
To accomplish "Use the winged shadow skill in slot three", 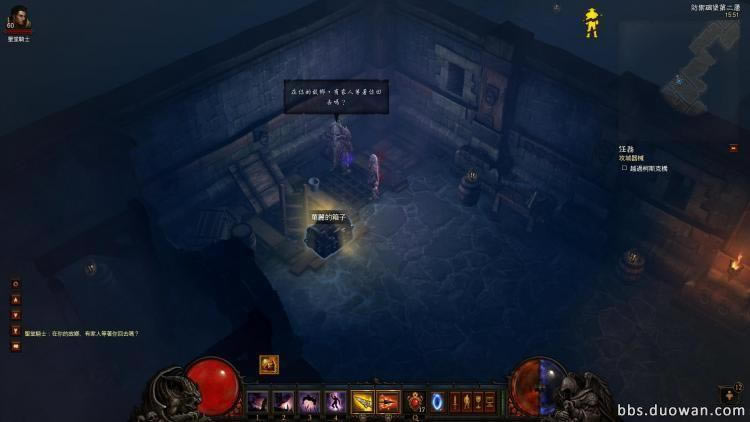I will click(x=310, y=401).
